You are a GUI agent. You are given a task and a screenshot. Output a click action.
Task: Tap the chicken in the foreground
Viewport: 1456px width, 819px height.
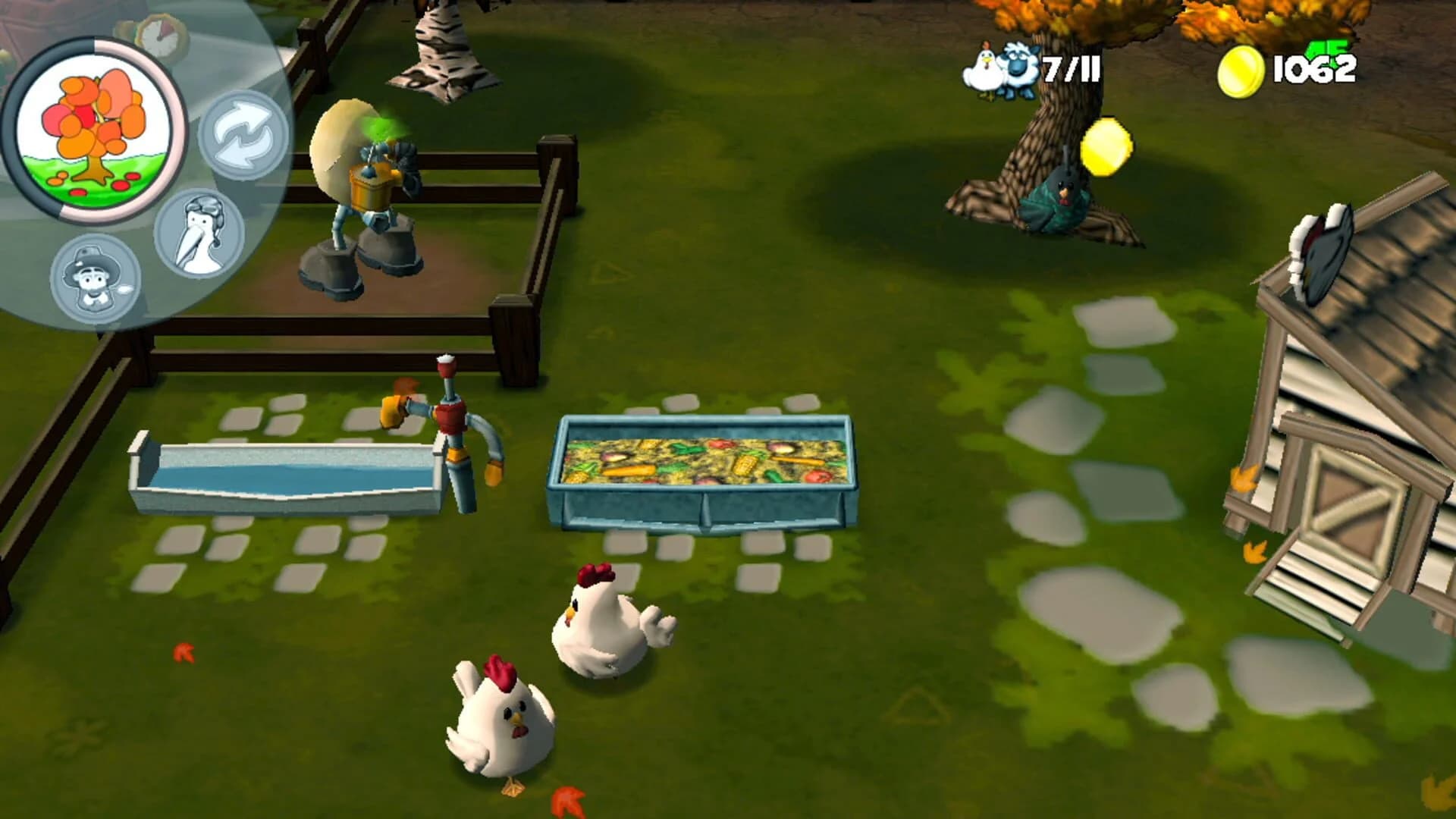[500, 720]
